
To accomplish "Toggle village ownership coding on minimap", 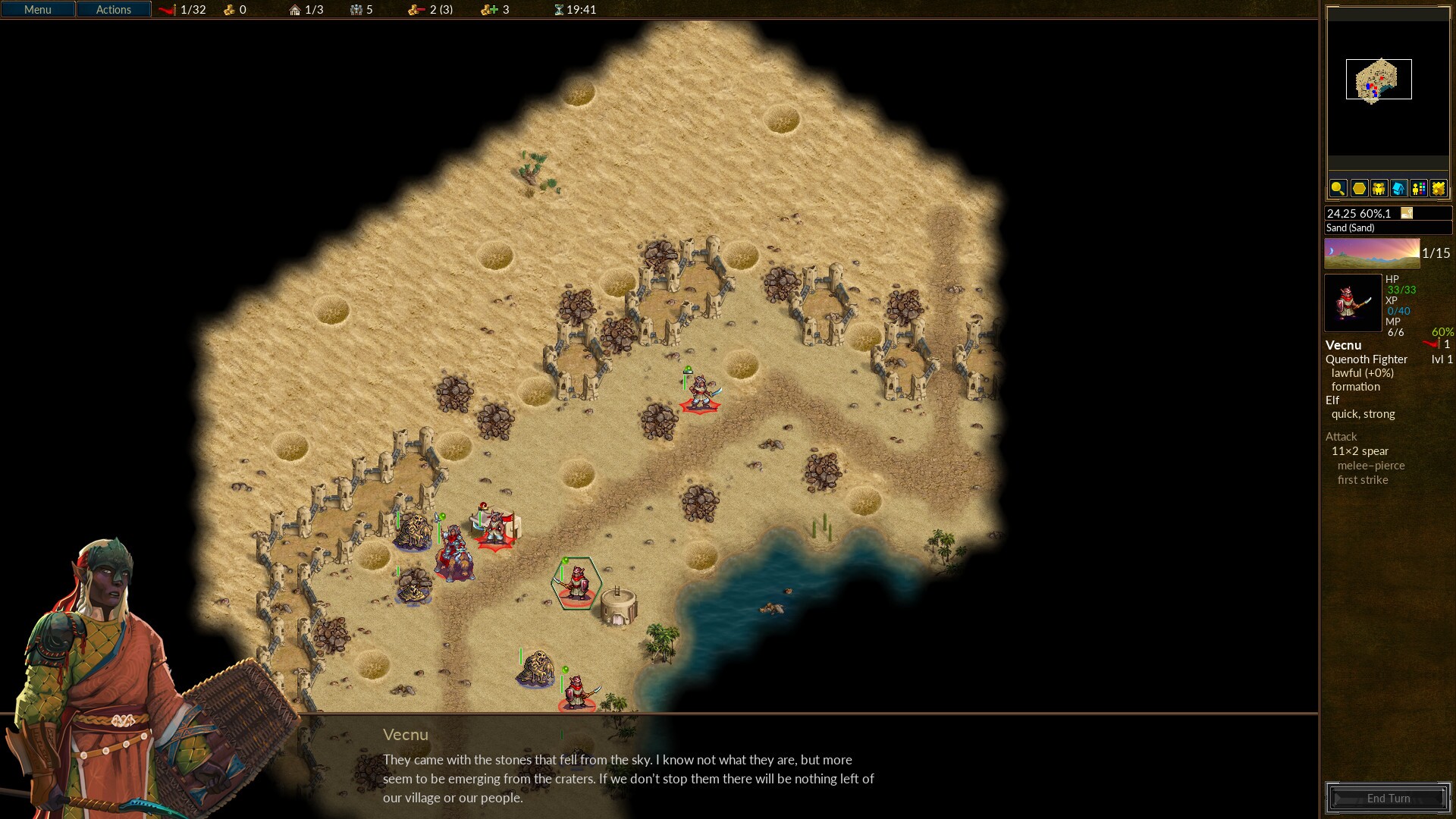I will 1398,189.
